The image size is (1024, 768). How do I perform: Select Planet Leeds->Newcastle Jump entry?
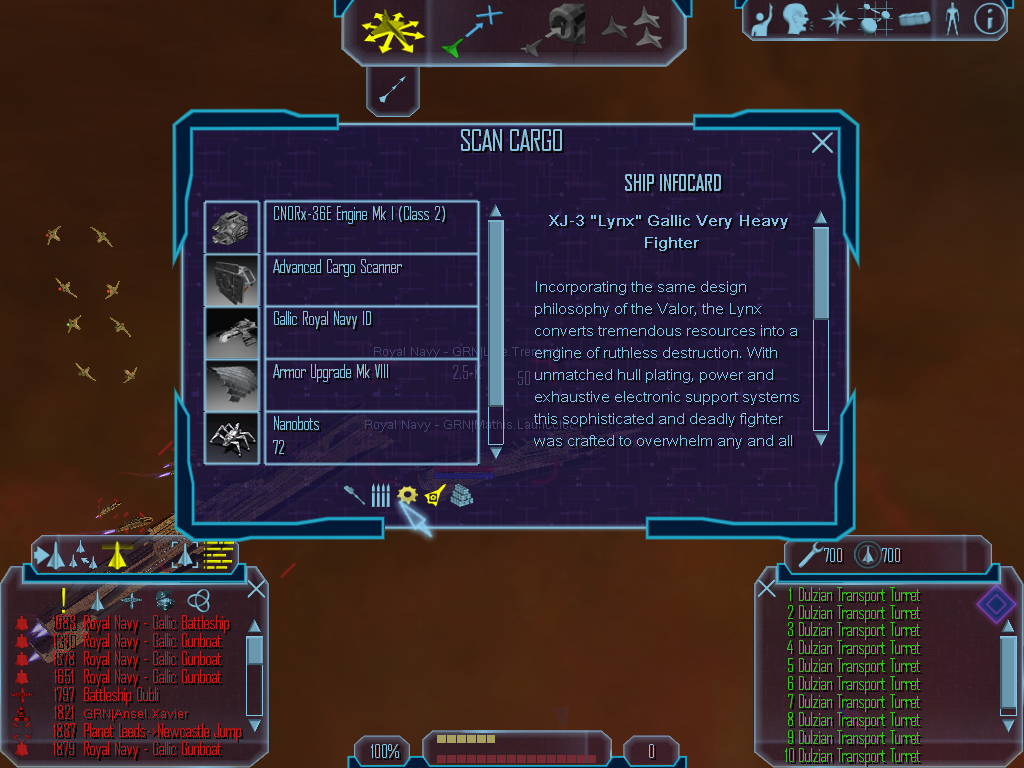(x=162, y=731)
